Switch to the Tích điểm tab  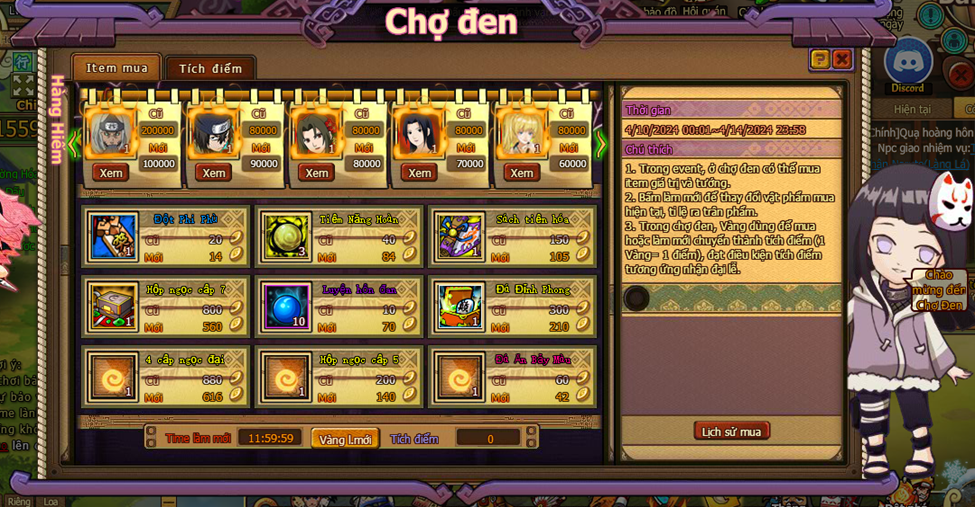pos(210,68)
